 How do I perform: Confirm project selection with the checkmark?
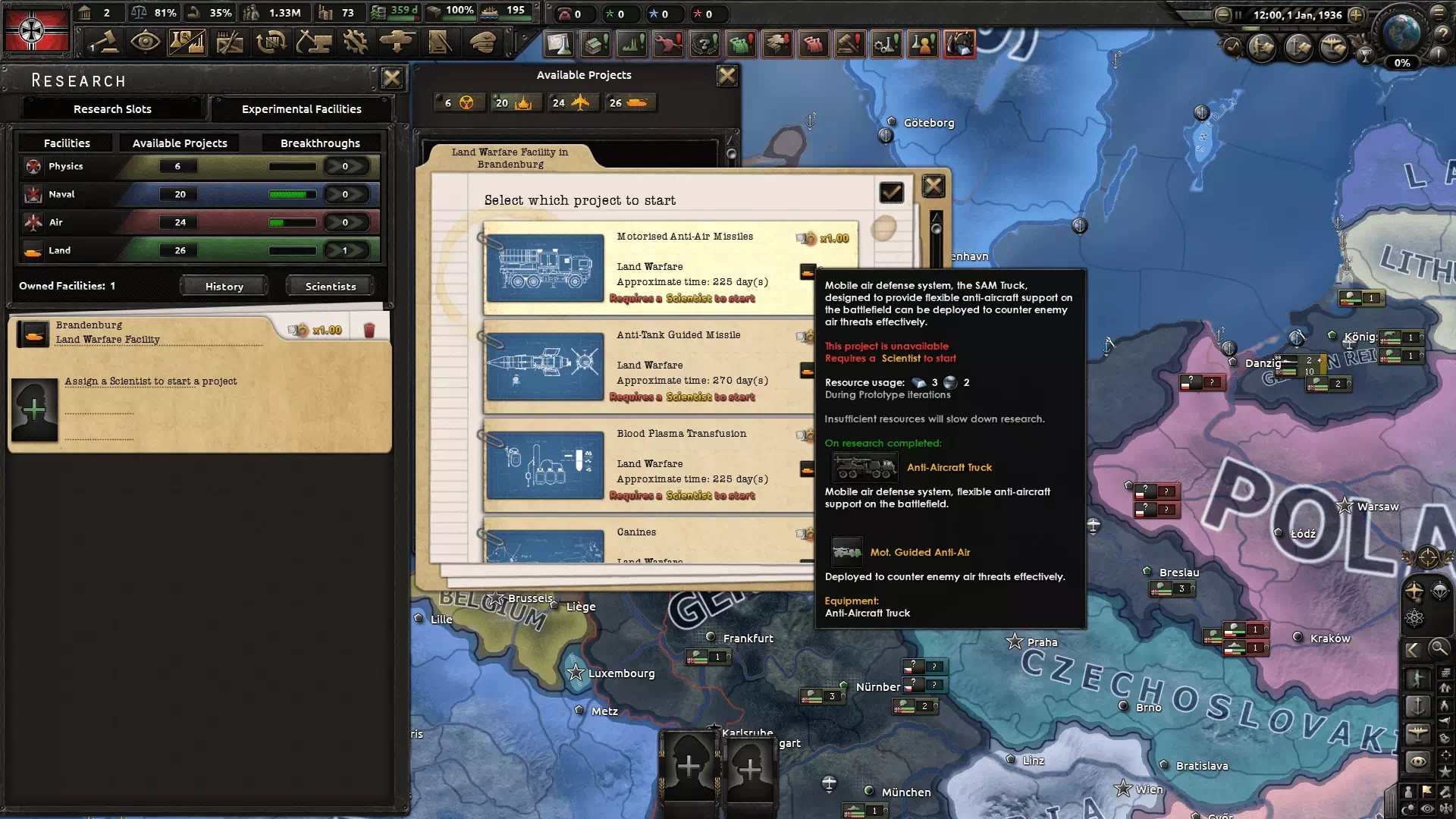(891, 193)
